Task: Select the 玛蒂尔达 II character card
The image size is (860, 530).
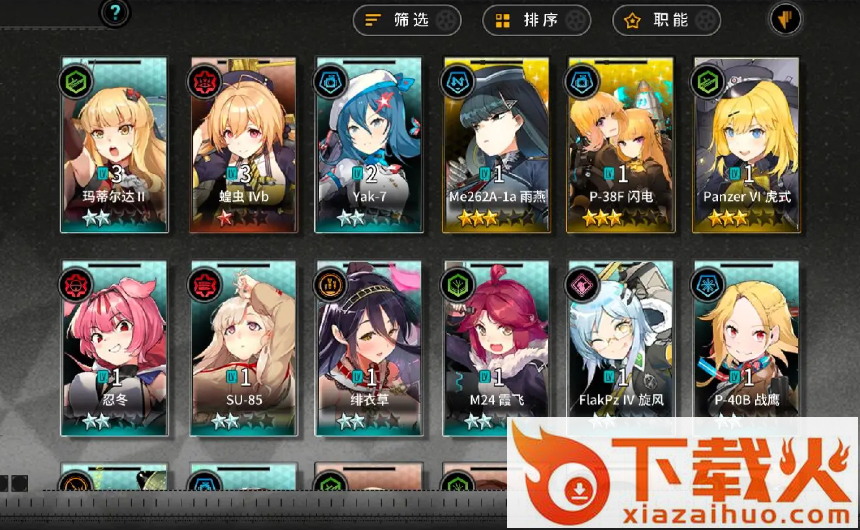Action: 113,145
